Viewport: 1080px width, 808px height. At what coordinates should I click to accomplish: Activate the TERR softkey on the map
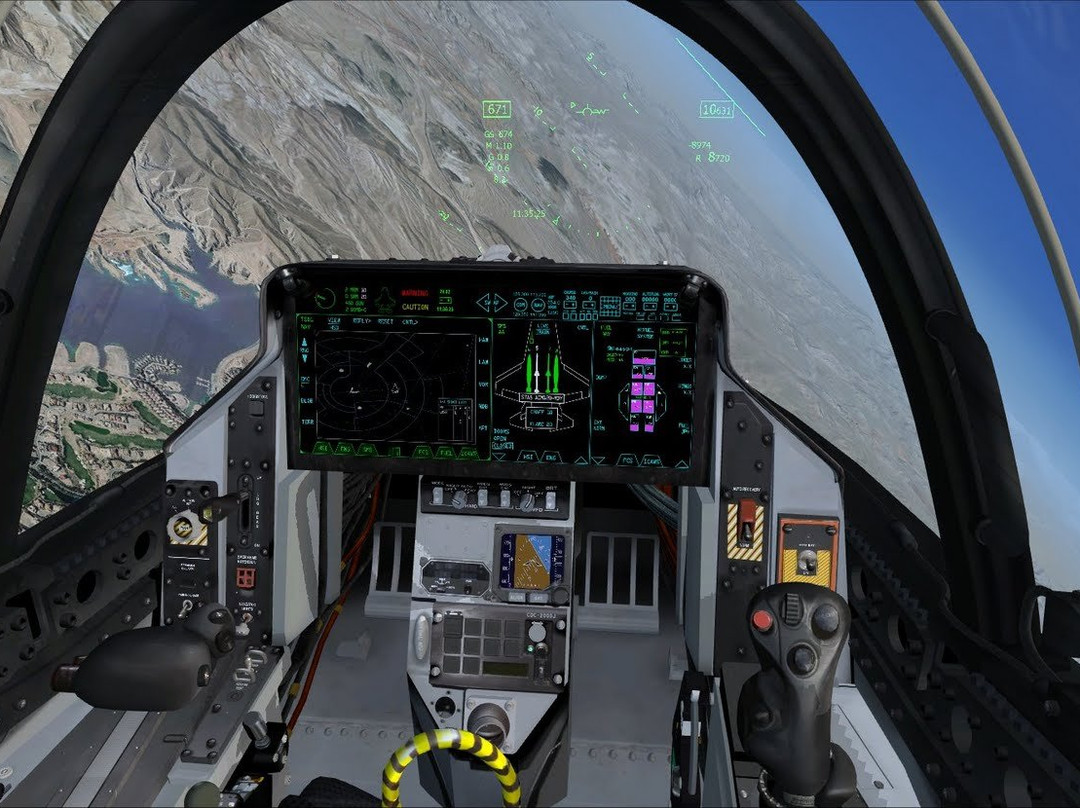pyautogui.click(x=307, y=422)
